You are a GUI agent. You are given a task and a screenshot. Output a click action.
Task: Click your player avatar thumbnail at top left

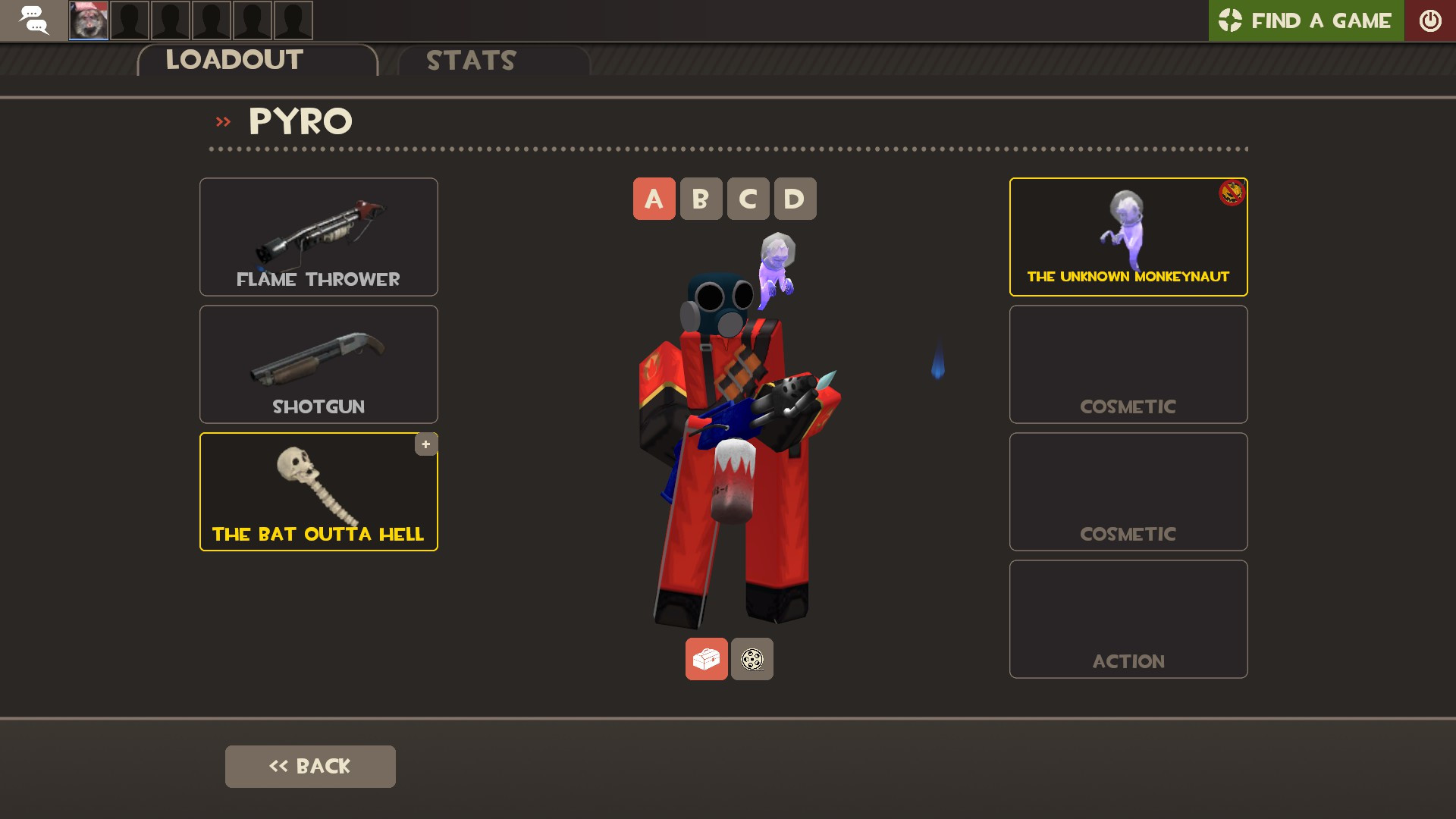tap(89, 20)
